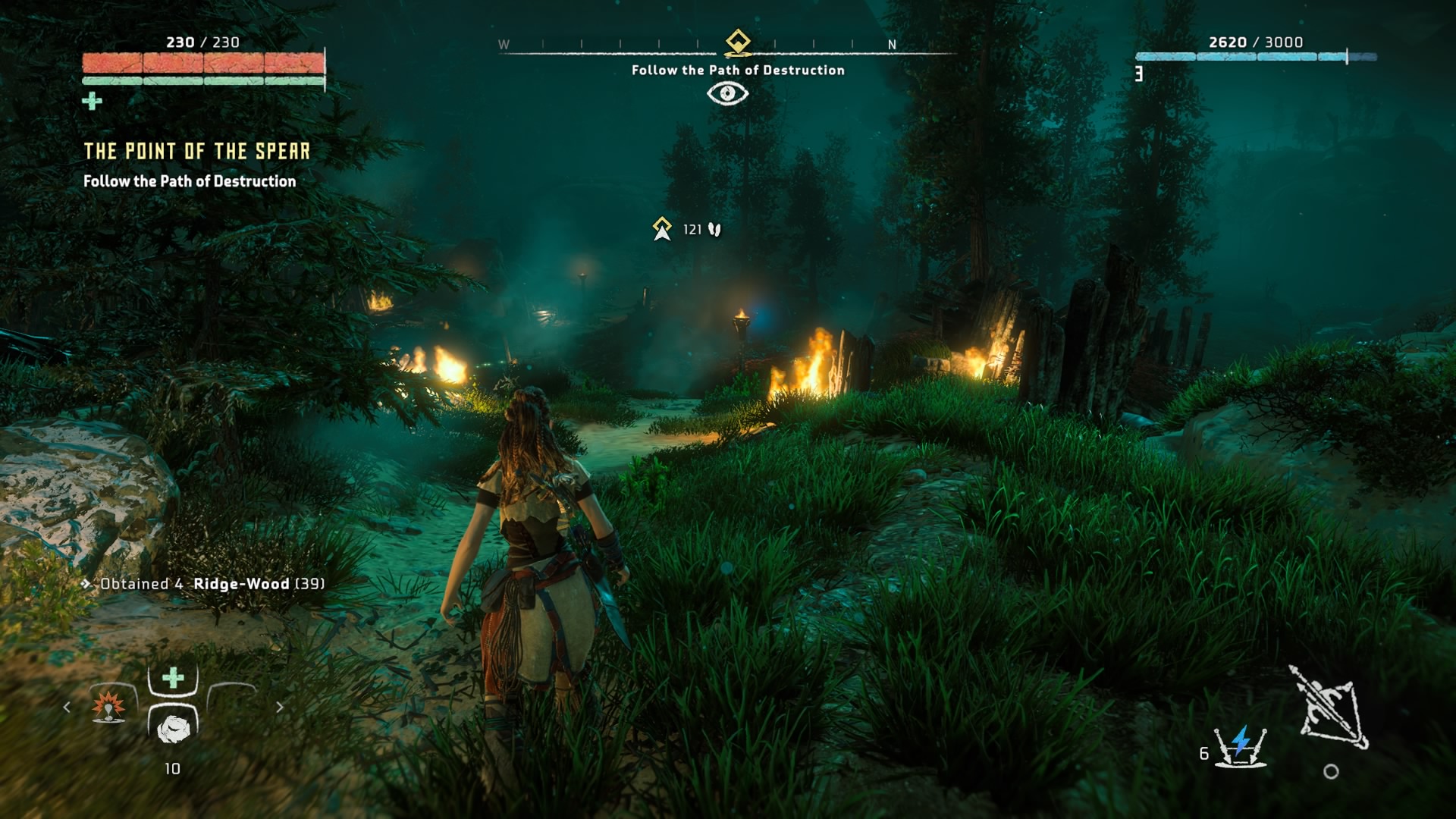1456x819 pixels.
Task: Select the bow weapon icon
Action: (x=1329, y=707)
